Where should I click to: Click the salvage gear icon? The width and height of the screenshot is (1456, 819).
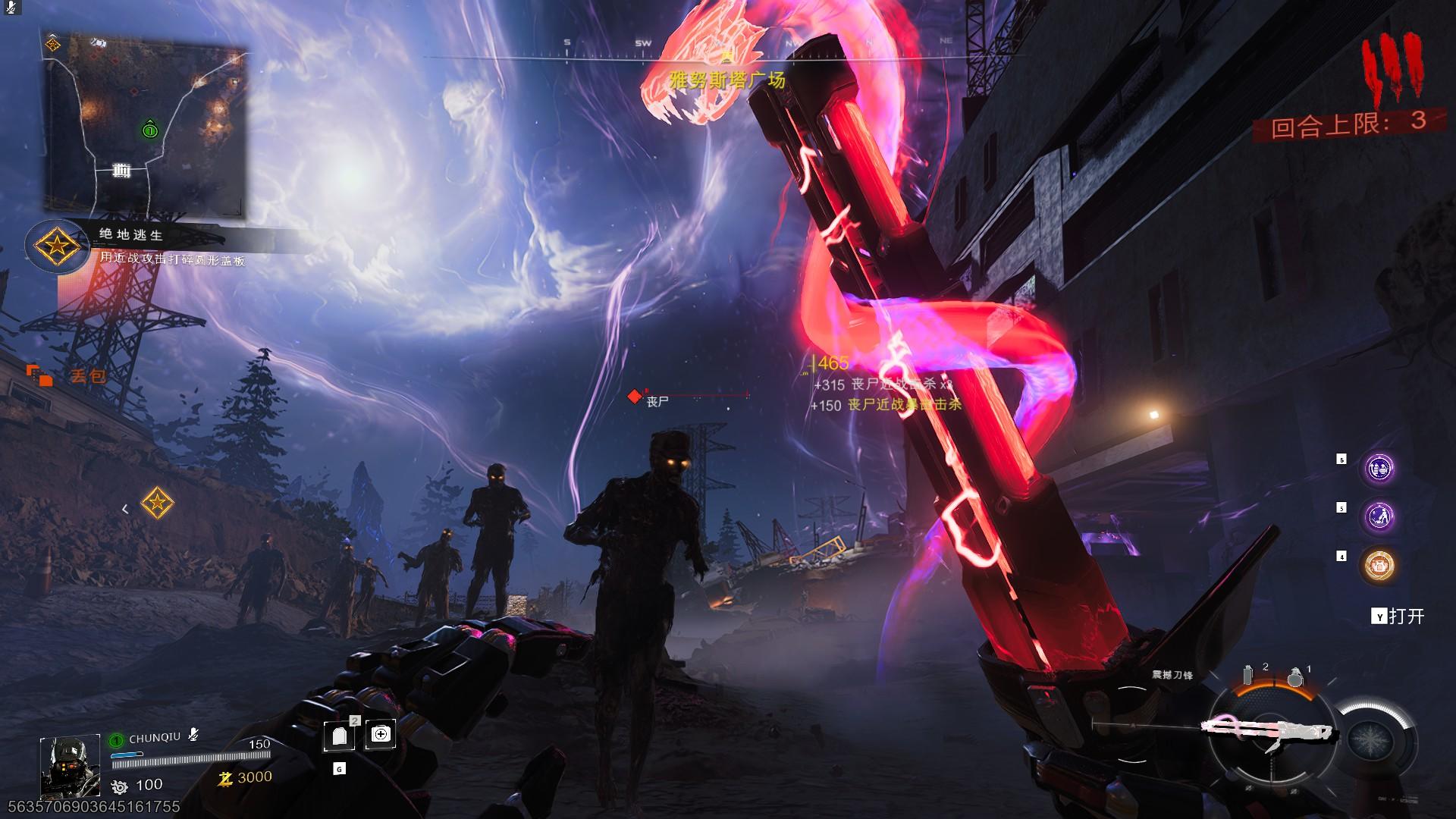[120, 786]
